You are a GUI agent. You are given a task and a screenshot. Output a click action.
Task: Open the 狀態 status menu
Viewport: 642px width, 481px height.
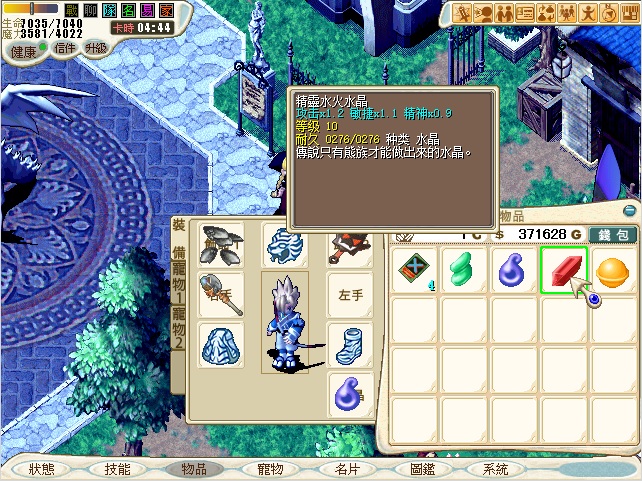click(x=42, y=468)
